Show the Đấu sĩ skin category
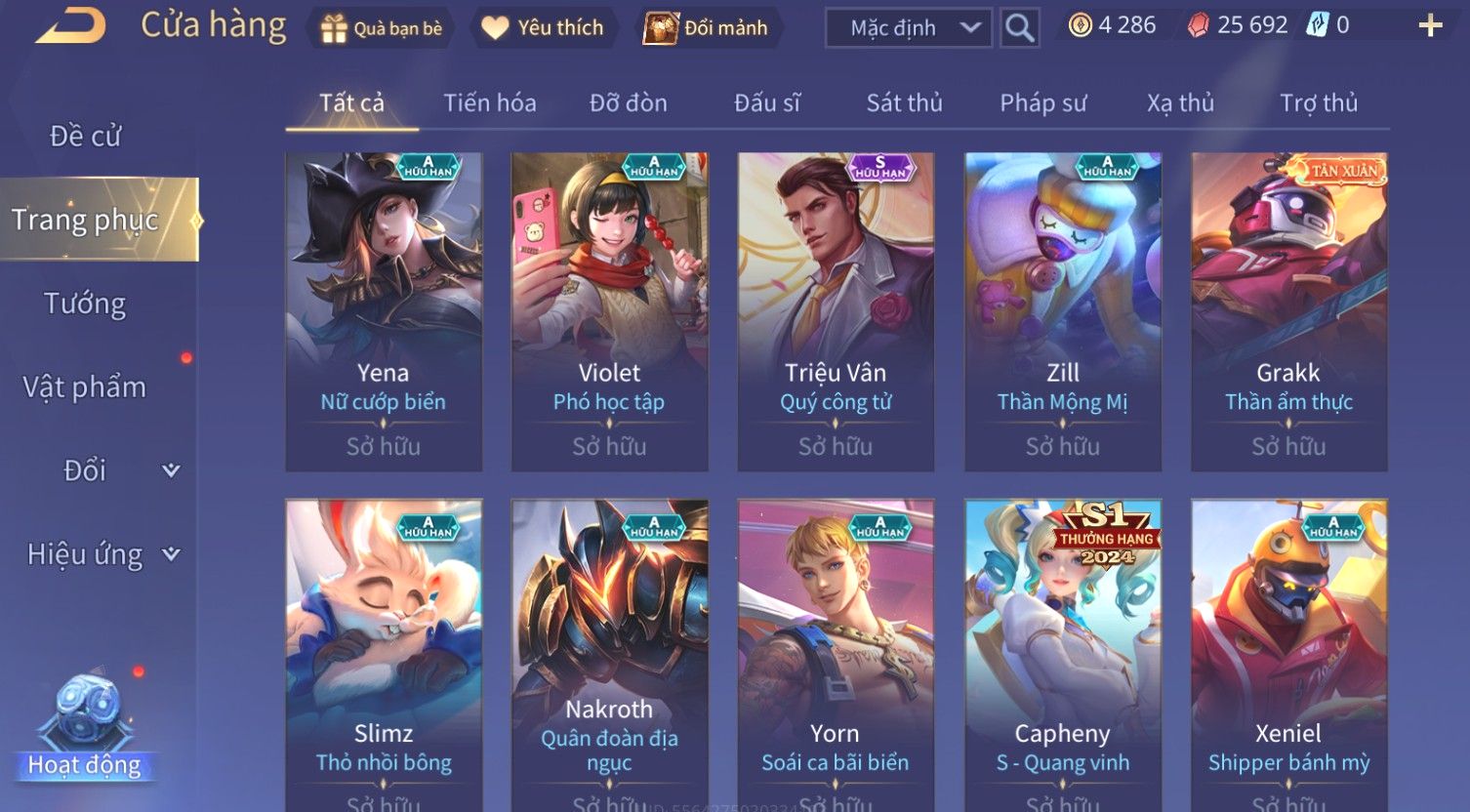Screen dimensions: 1470x812 (x=767, y=102)
